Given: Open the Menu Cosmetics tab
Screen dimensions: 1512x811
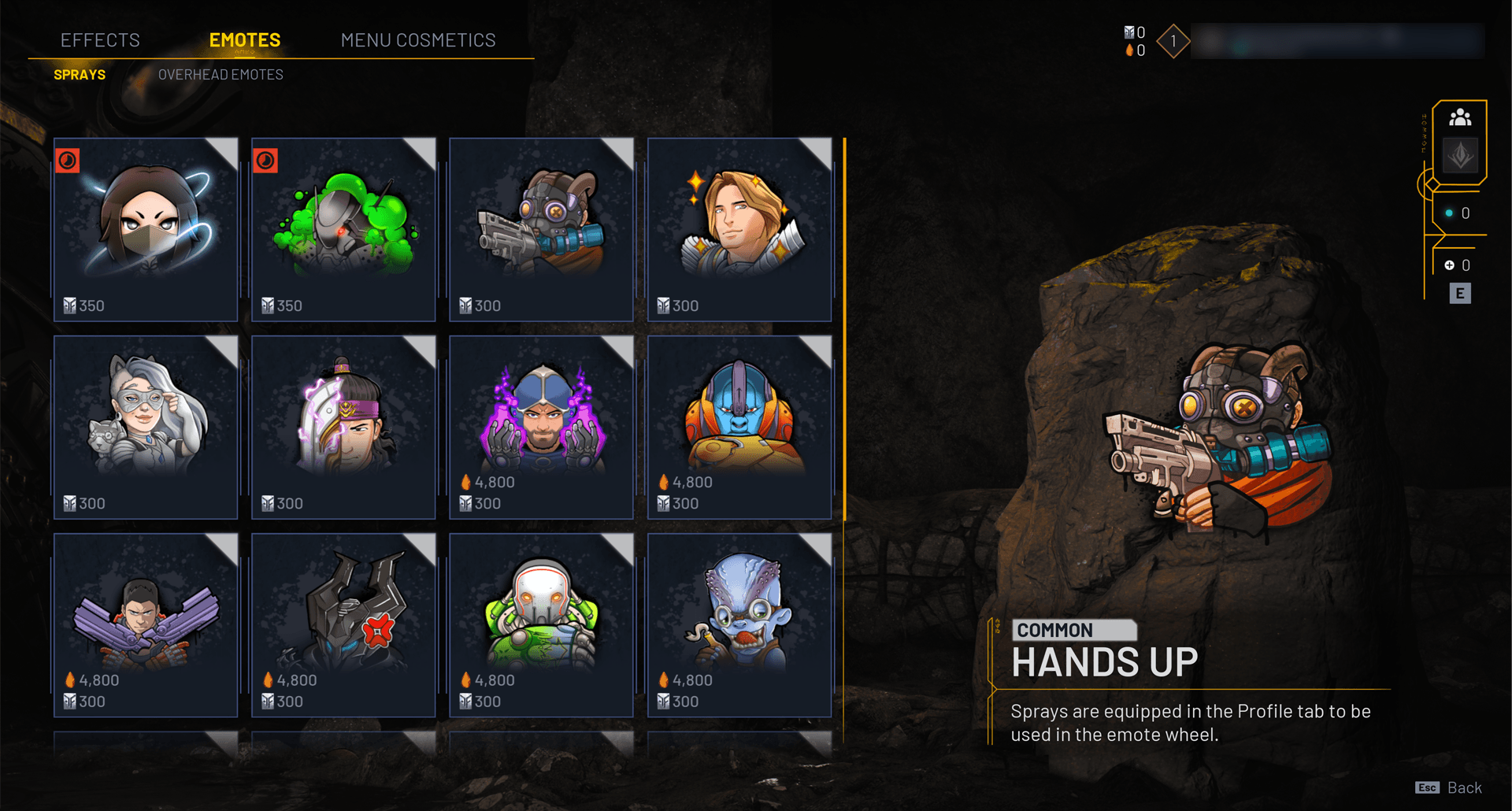Looking at the screenshot, I should coord(418,40).
